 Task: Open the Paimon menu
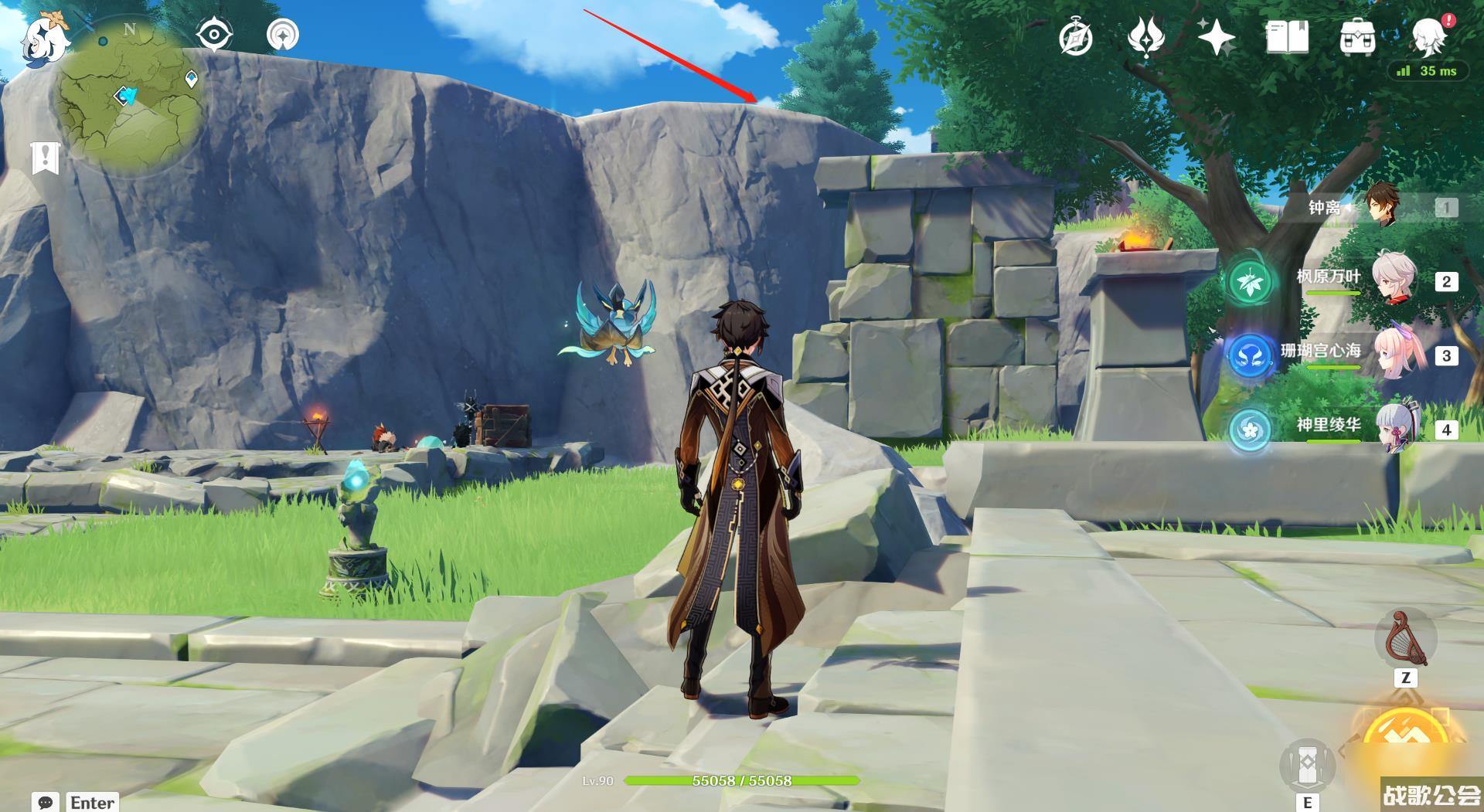[x=45, y=39]
